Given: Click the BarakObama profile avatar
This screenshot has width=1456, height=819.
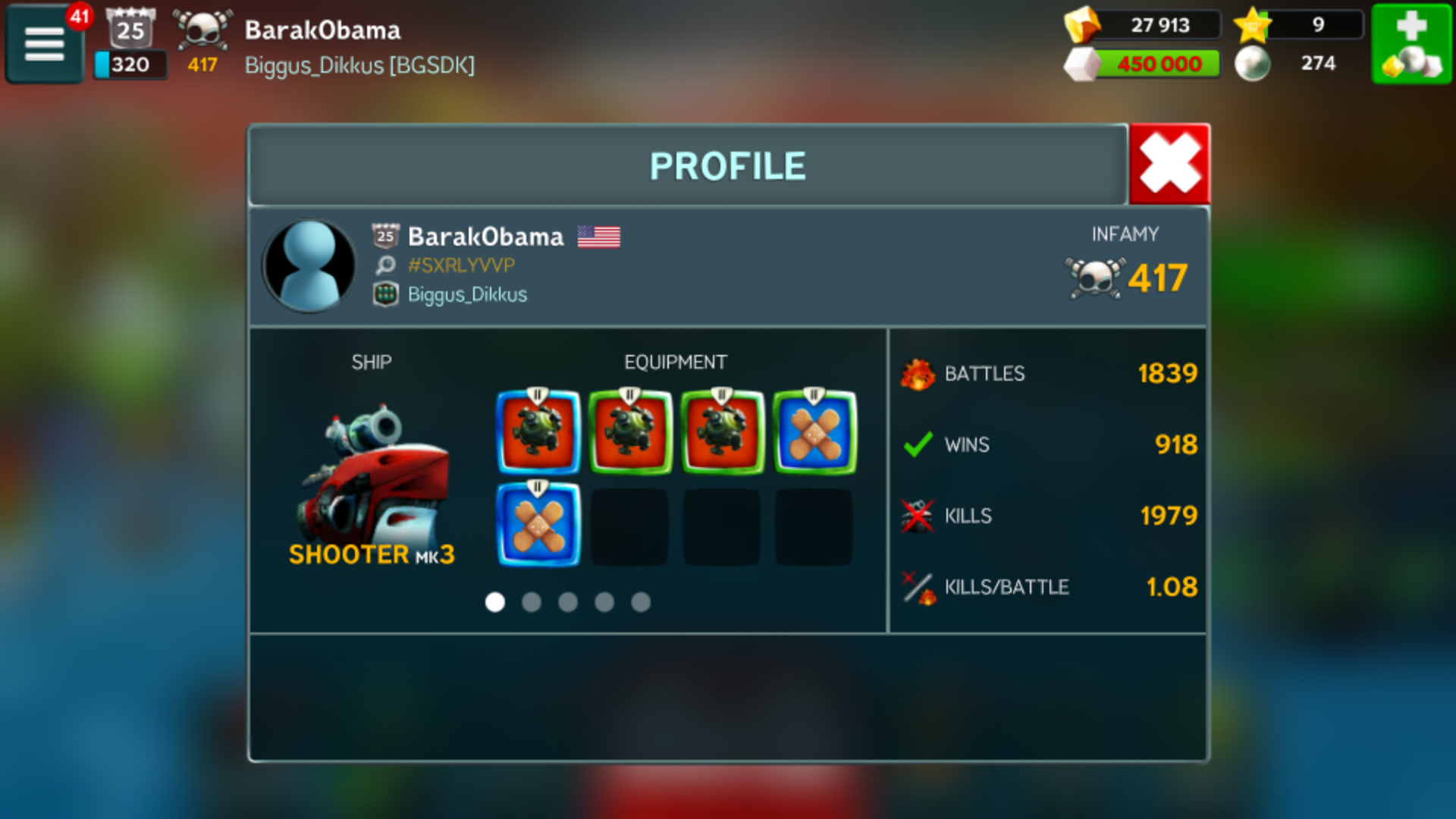Looking at the screenshot, I should tap(309, 265).
